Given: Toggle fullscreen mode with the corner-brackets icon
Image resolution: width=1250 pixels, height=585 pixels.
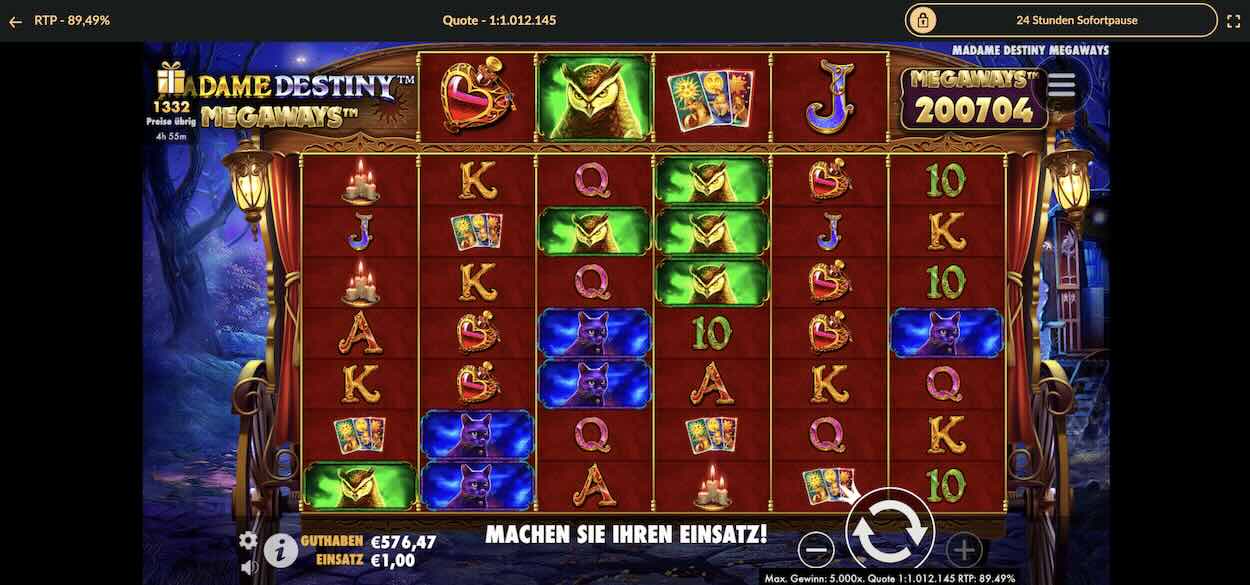Looking at the screenshot, I should 1233,20.
